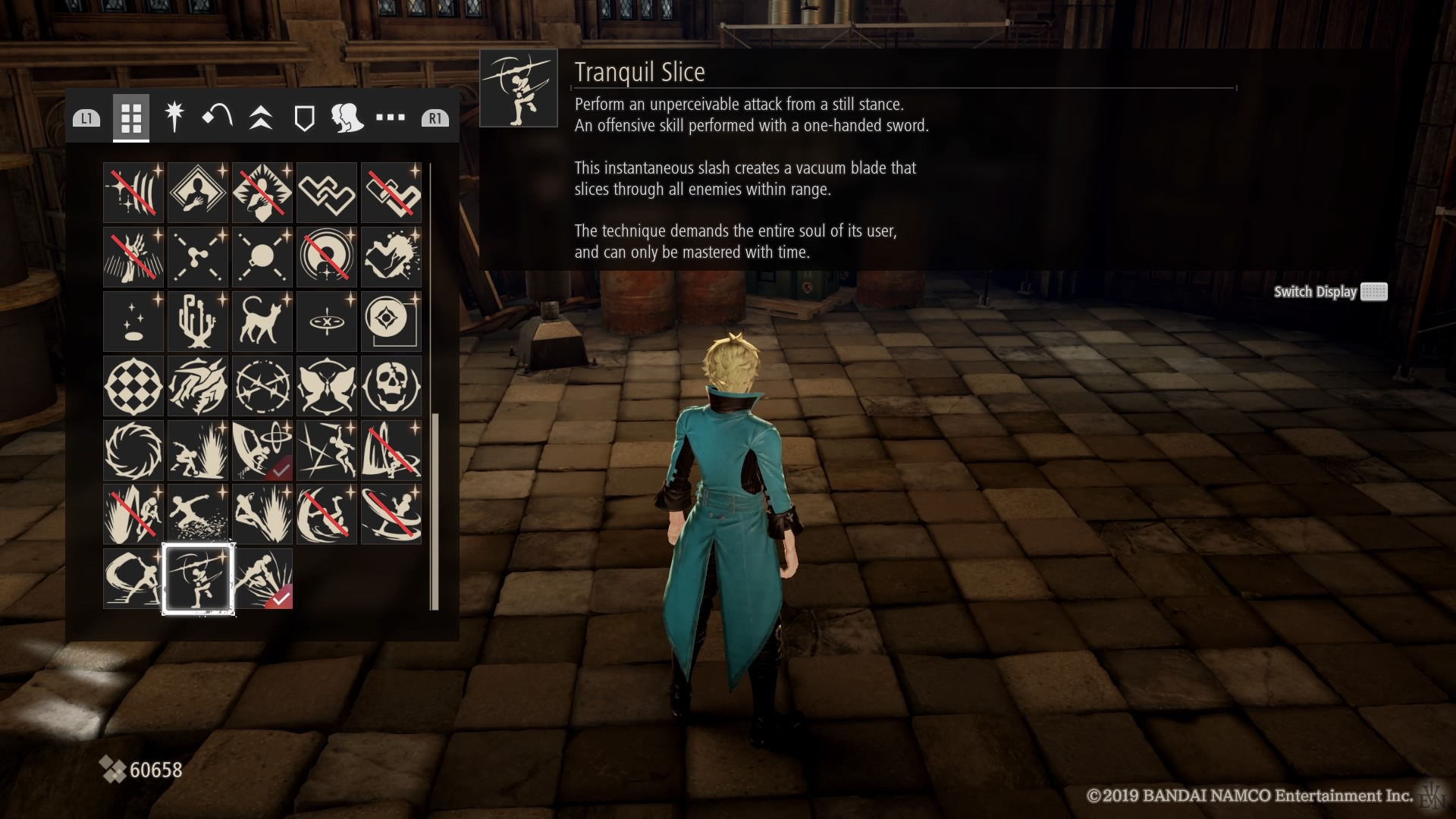
Task: Switch to the three-dots misc tab
Action: [x=391, y=118]
